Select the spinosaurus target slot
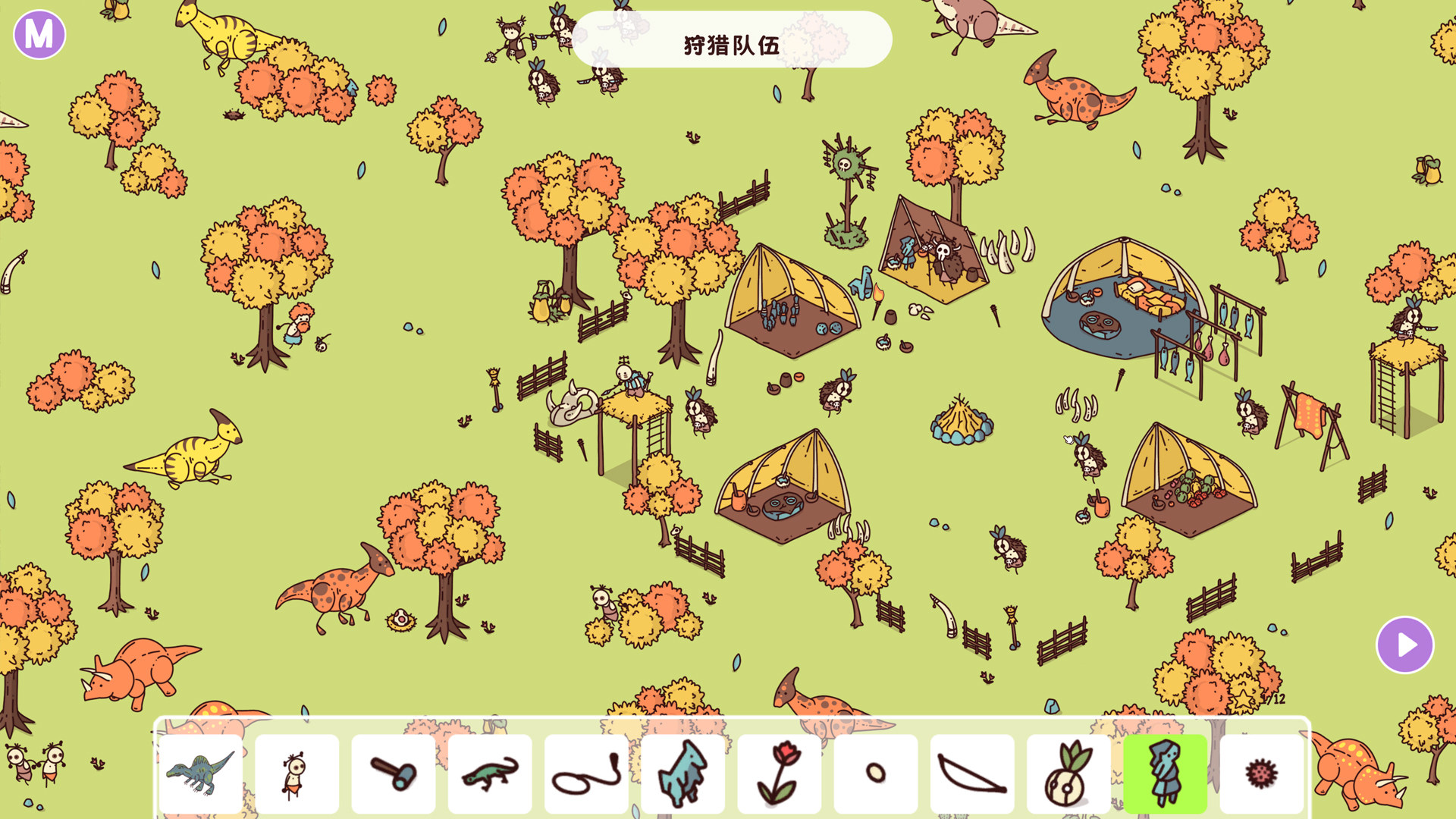 tap(201, 773)
